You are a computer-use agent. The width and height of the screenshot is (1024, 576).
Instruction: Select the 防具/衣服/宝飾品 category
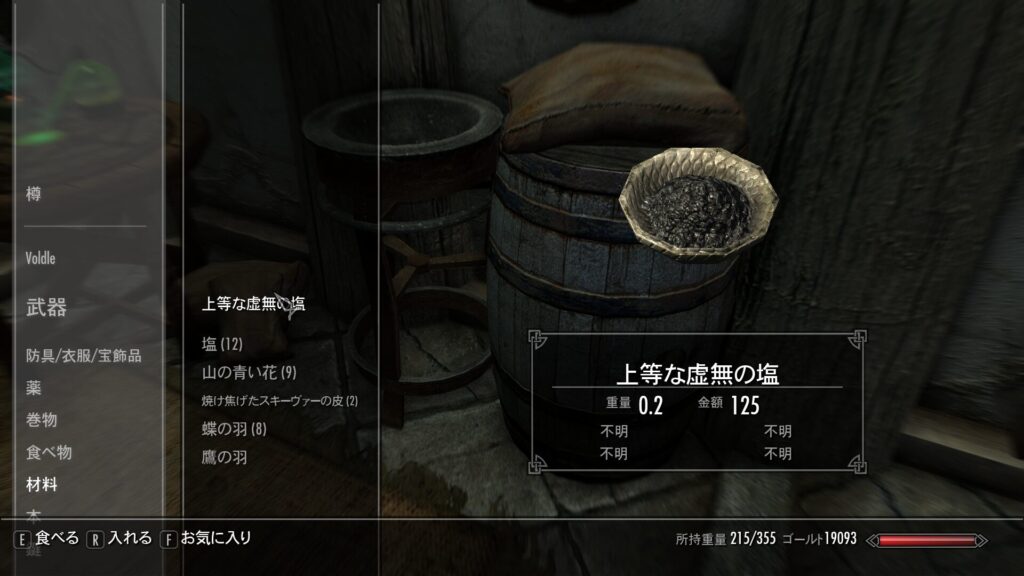(x=84, y=355)
